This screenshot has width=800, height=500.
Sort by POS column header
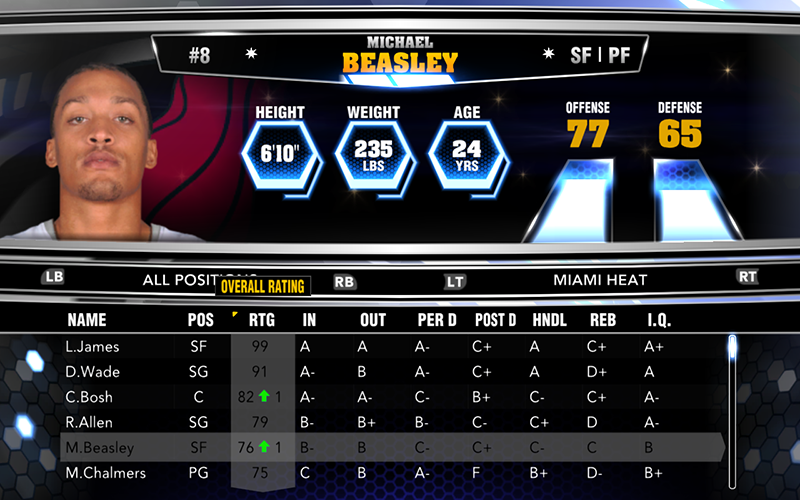coord(200,320)
